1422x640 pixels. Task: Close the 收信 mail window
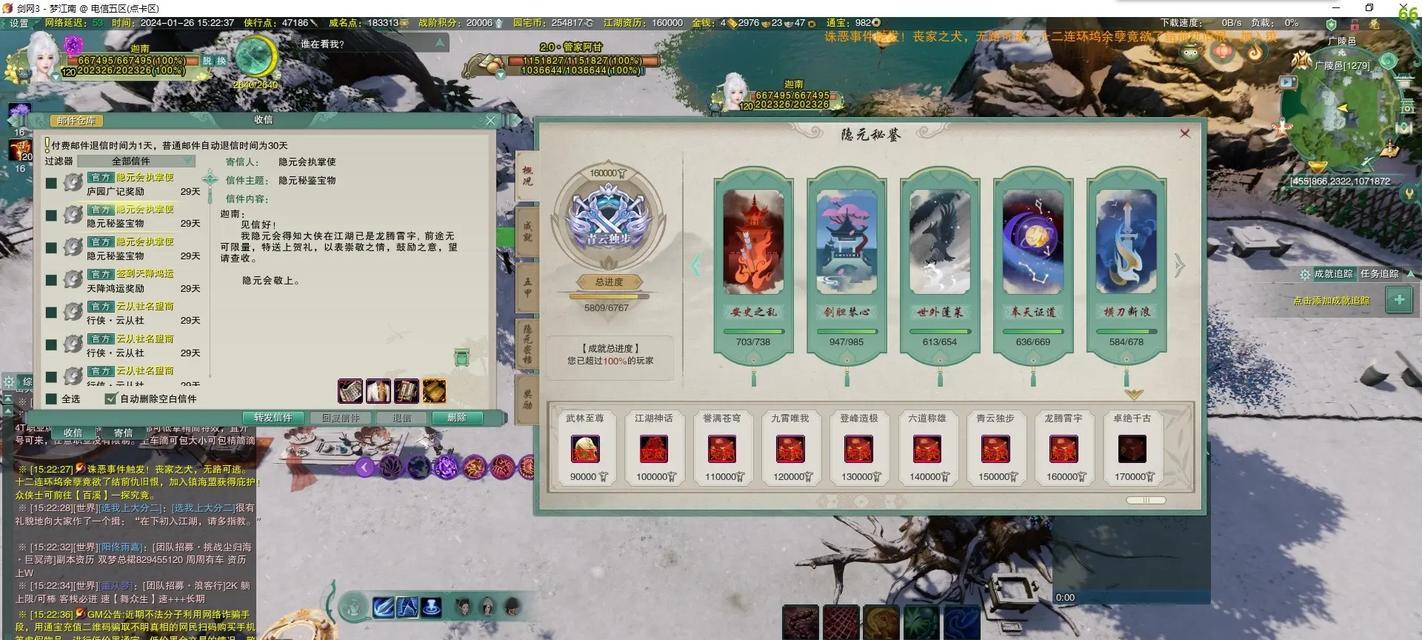pyautogui.click(x=490, y=120)
